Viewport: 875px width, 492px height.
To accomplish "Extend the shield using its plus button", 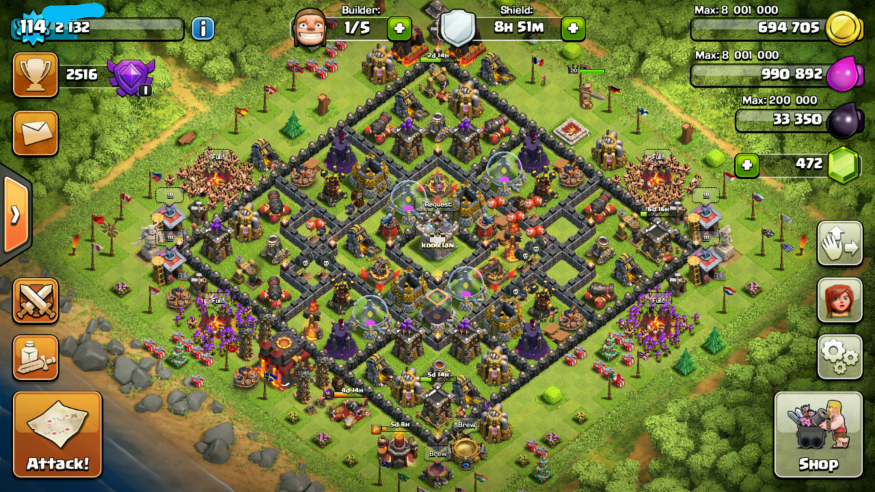I will click(573, 28).
